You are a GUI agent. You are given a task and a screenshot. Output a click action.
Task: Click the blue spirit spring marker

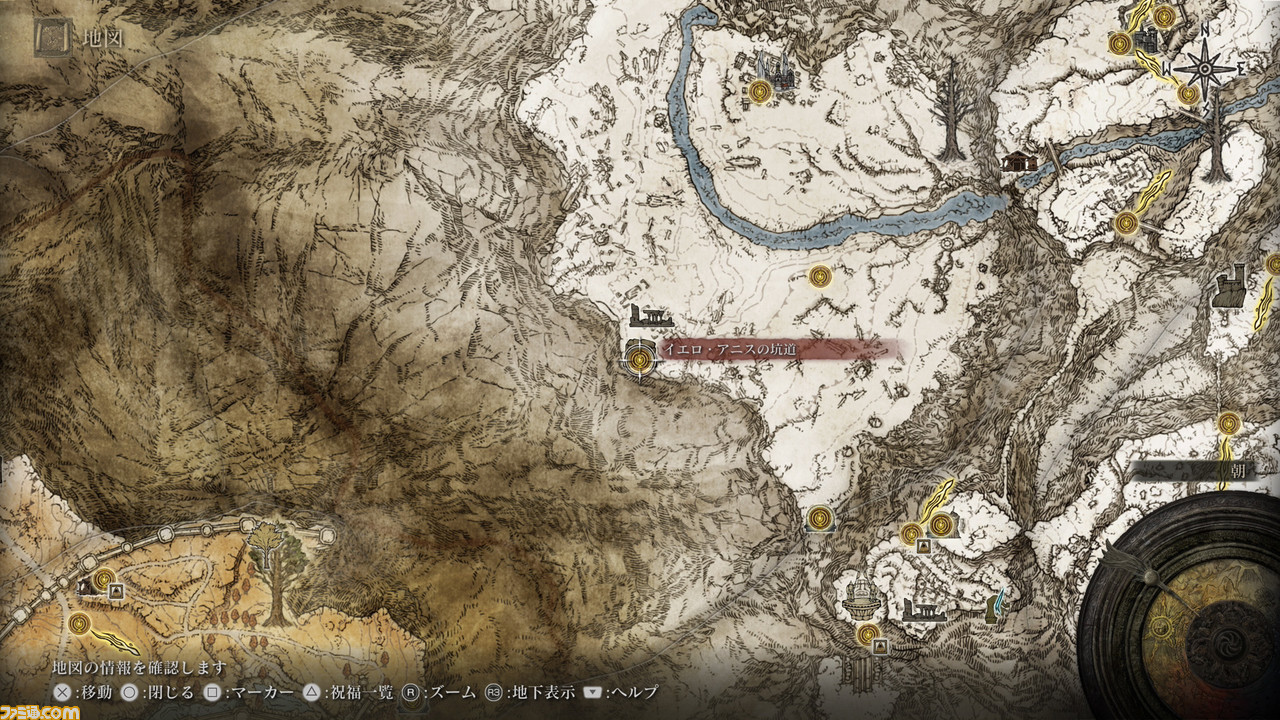pyautogui.click(x=997, y=605)
